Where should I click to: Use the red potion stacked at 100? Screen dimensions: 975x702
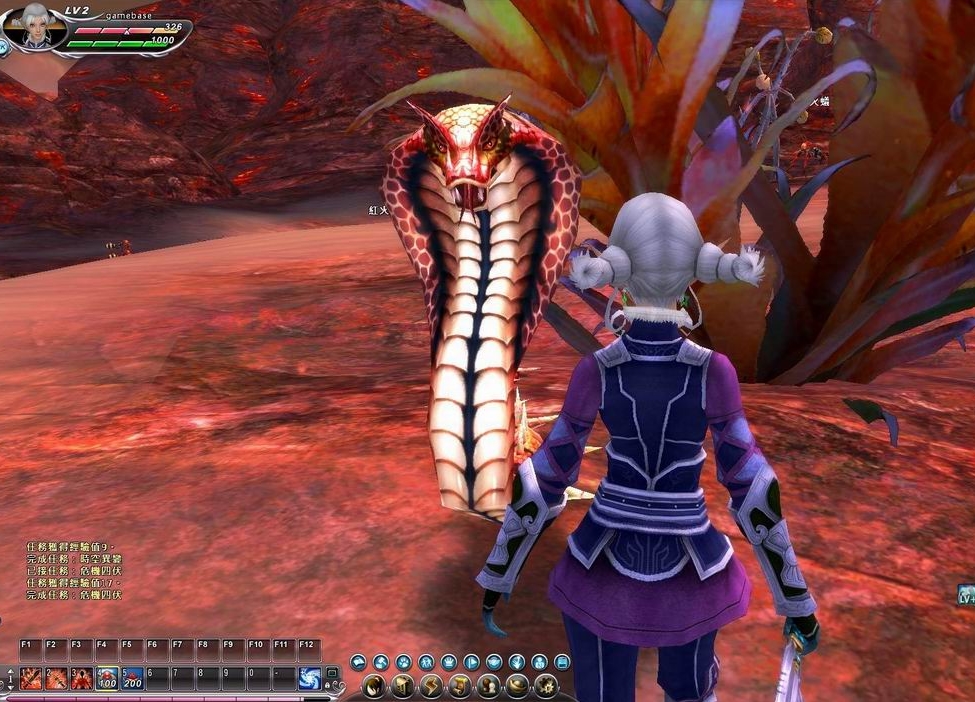[107, 678]
